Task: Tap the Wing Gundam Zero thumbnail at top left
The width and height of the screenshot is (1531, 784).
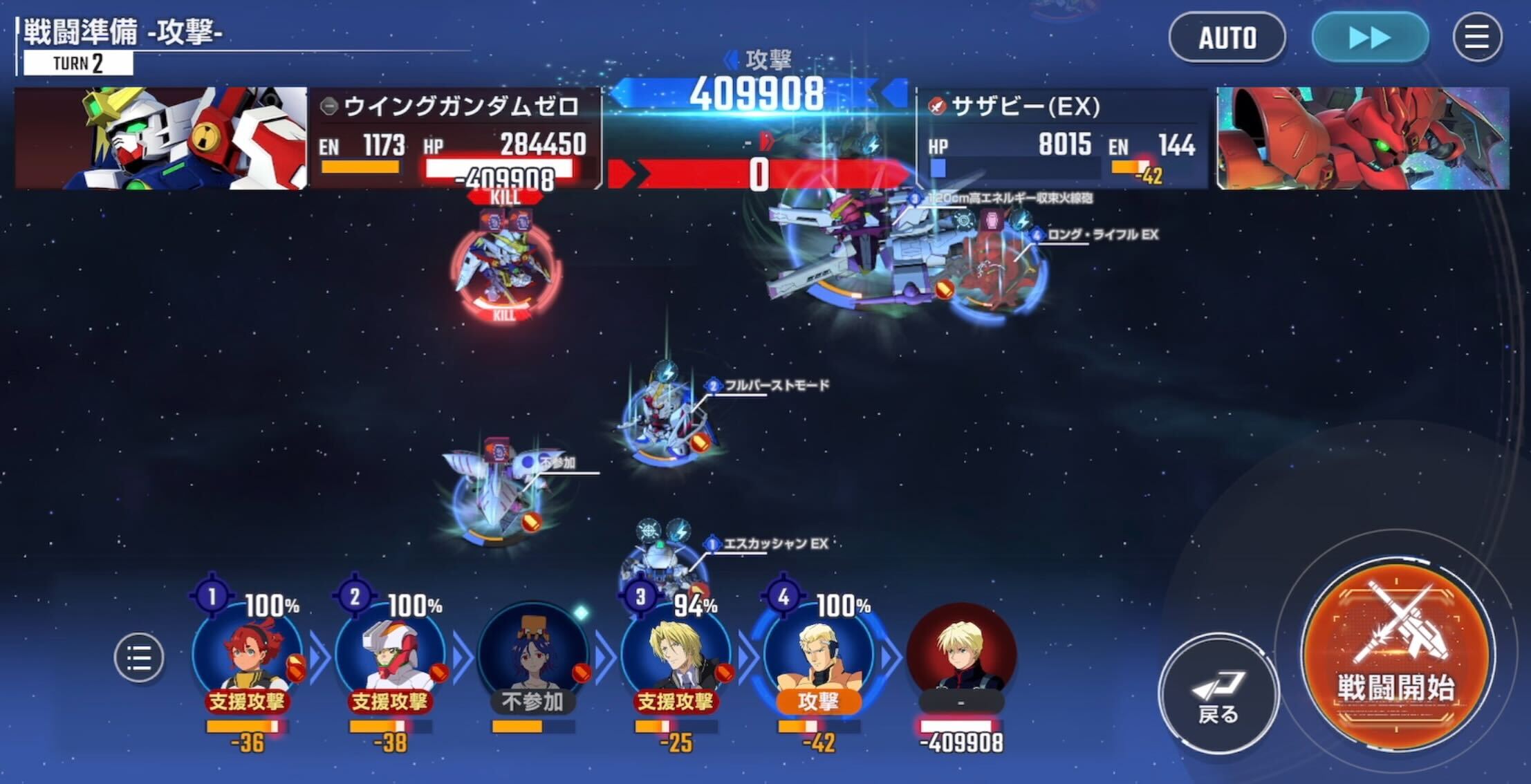Action: (x=159, y=135)
